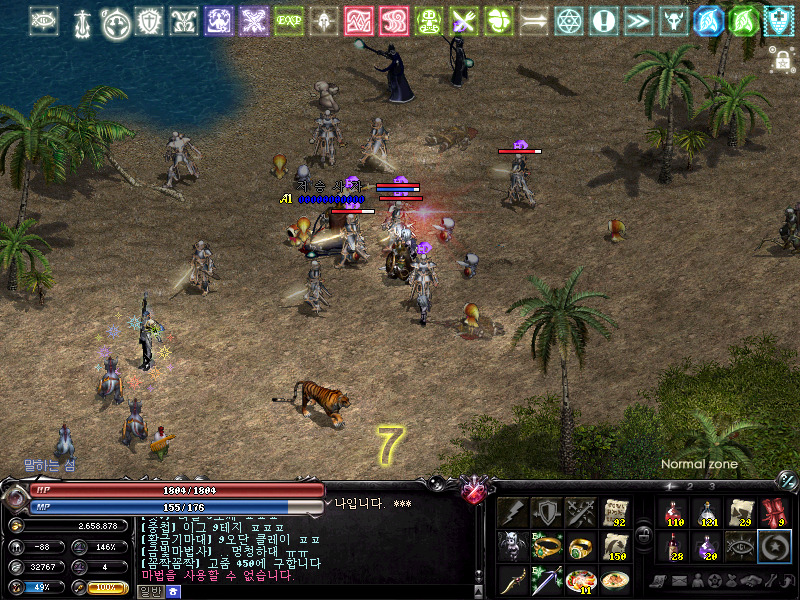This screenshot has height=600, width=800.
Task: Open the mail envelope menu icon
Action: (678, 581)
